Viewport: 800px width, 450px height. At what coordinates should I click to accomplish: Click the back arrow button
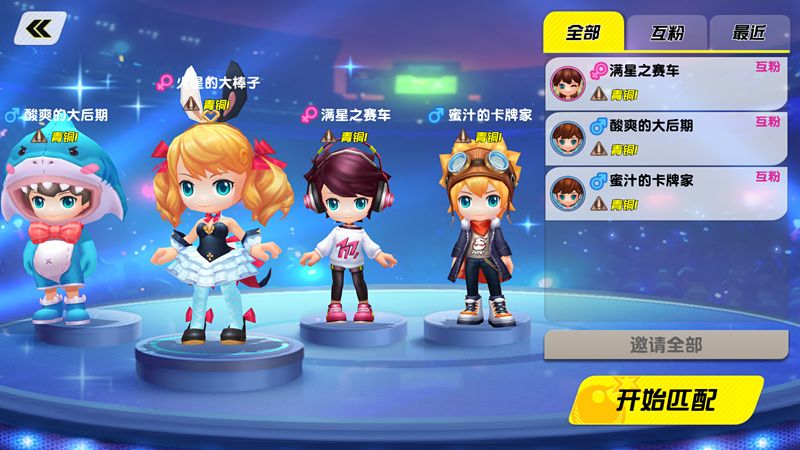tap(41, 27)
